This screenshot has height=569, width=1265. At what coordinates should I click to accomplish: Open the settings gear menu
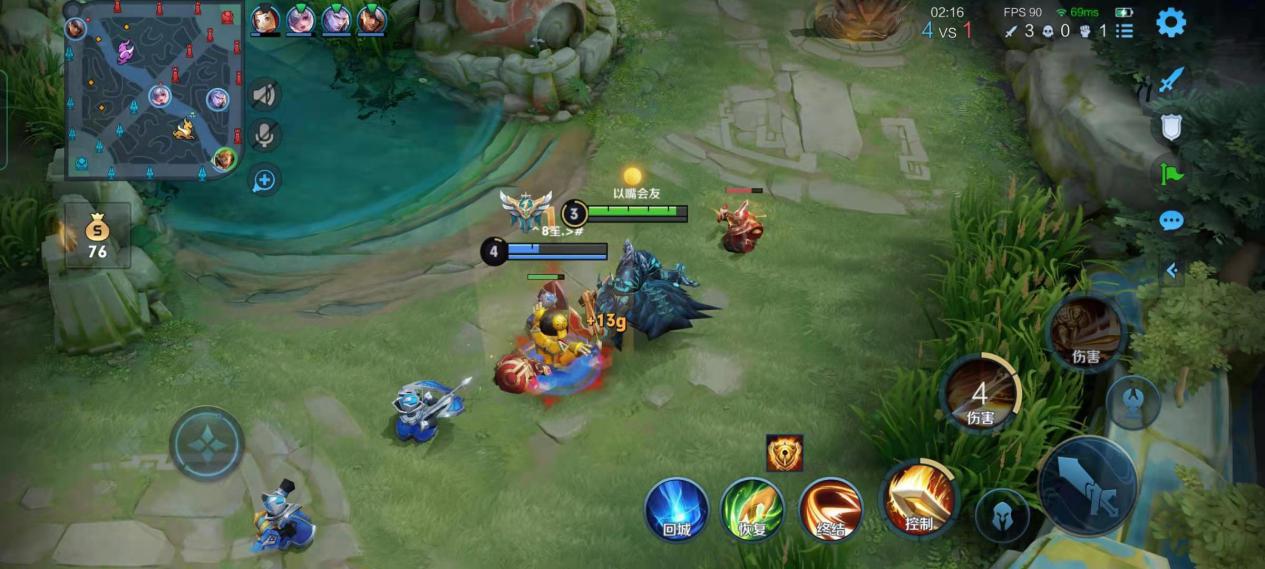tap(1171, 23)
